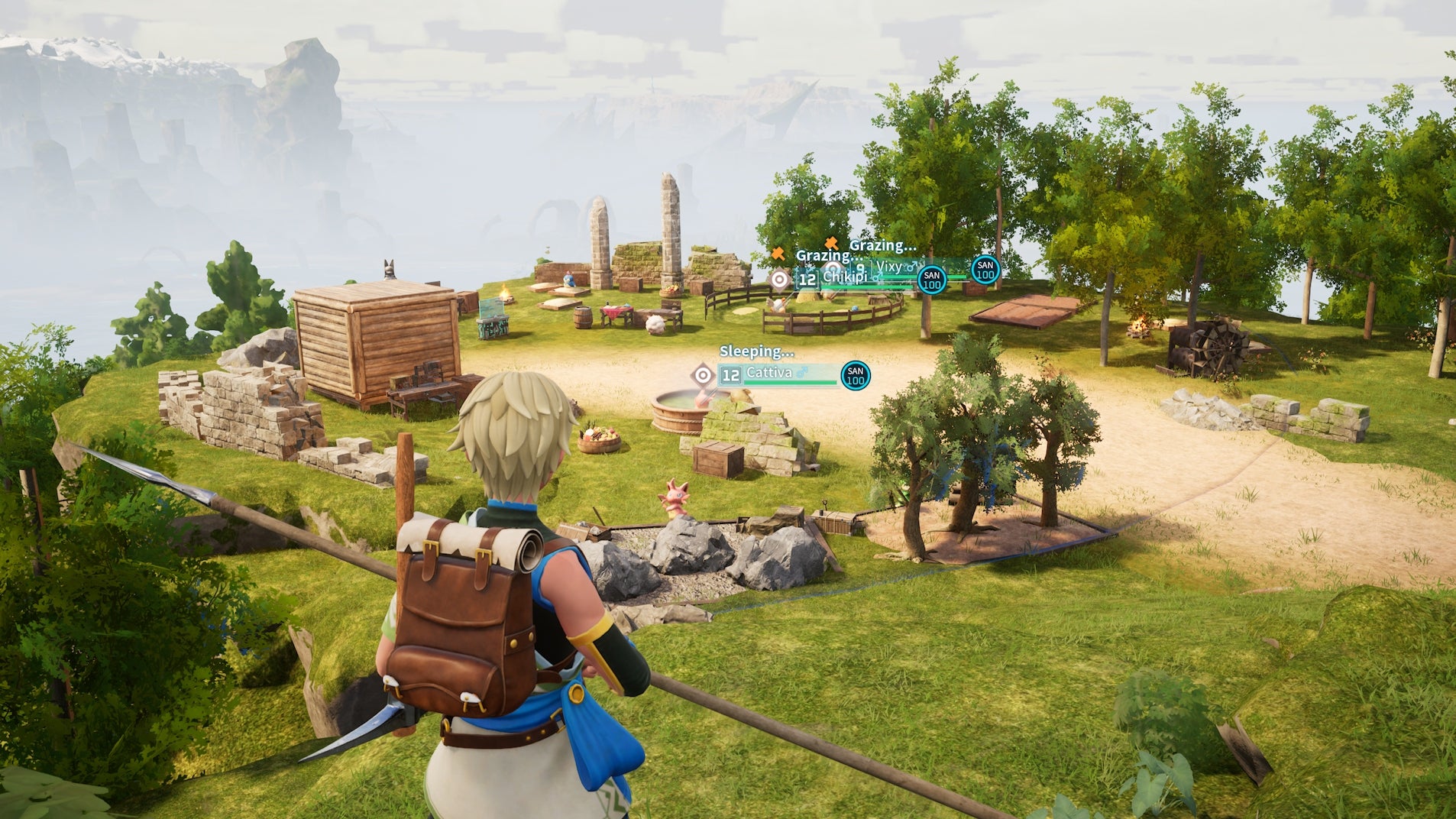Click the male symbol after Chikipi's name
The width and height of the screenshot is (1456, 819).
[876, 277]
